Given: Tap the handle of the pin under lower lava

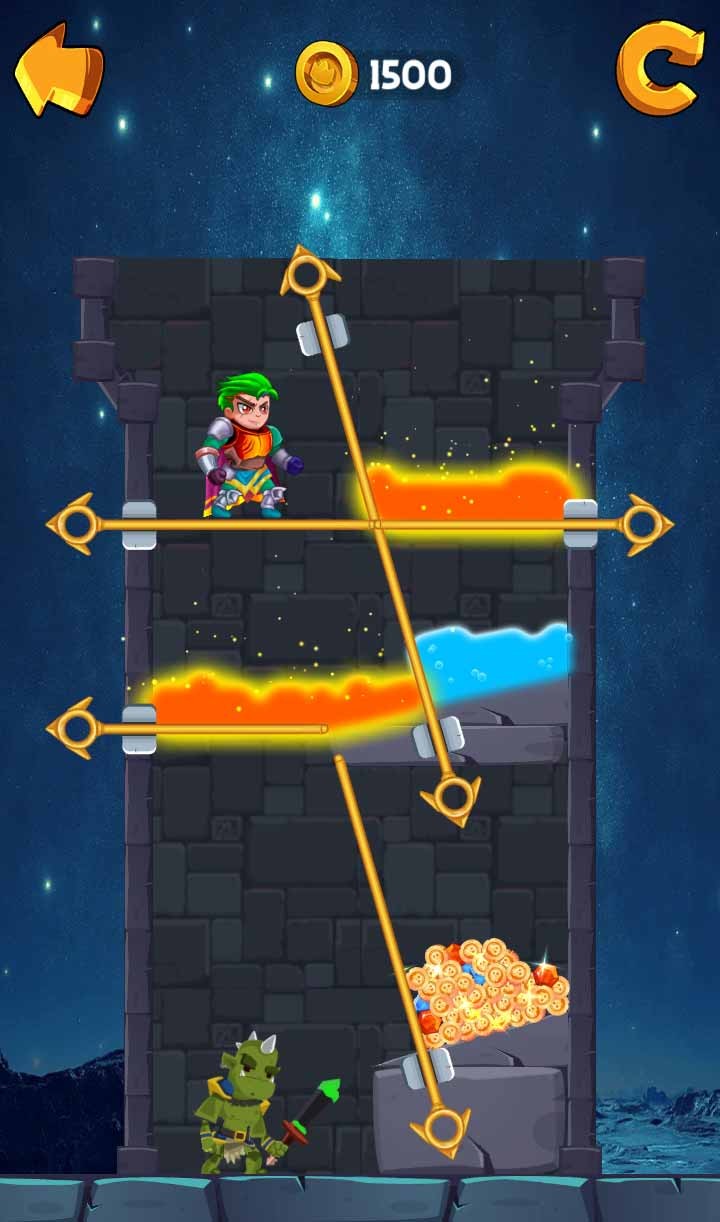Looking at the screenshot, I should [x=74, y=729].
